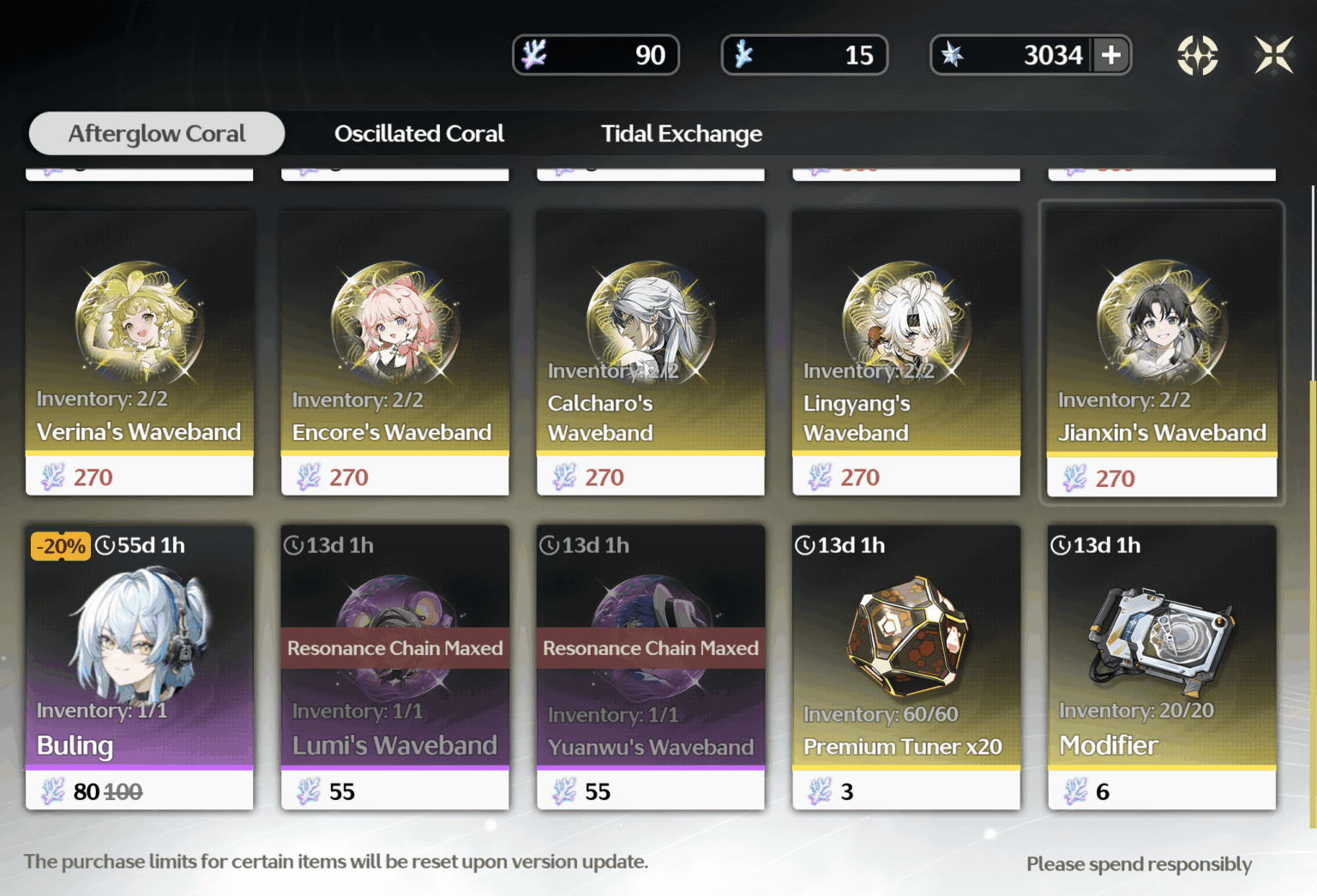Choose the discounted Buling character card
The width and height of the screenshot is (1317, 896).
pyautogui.click(x=140, y=666)
